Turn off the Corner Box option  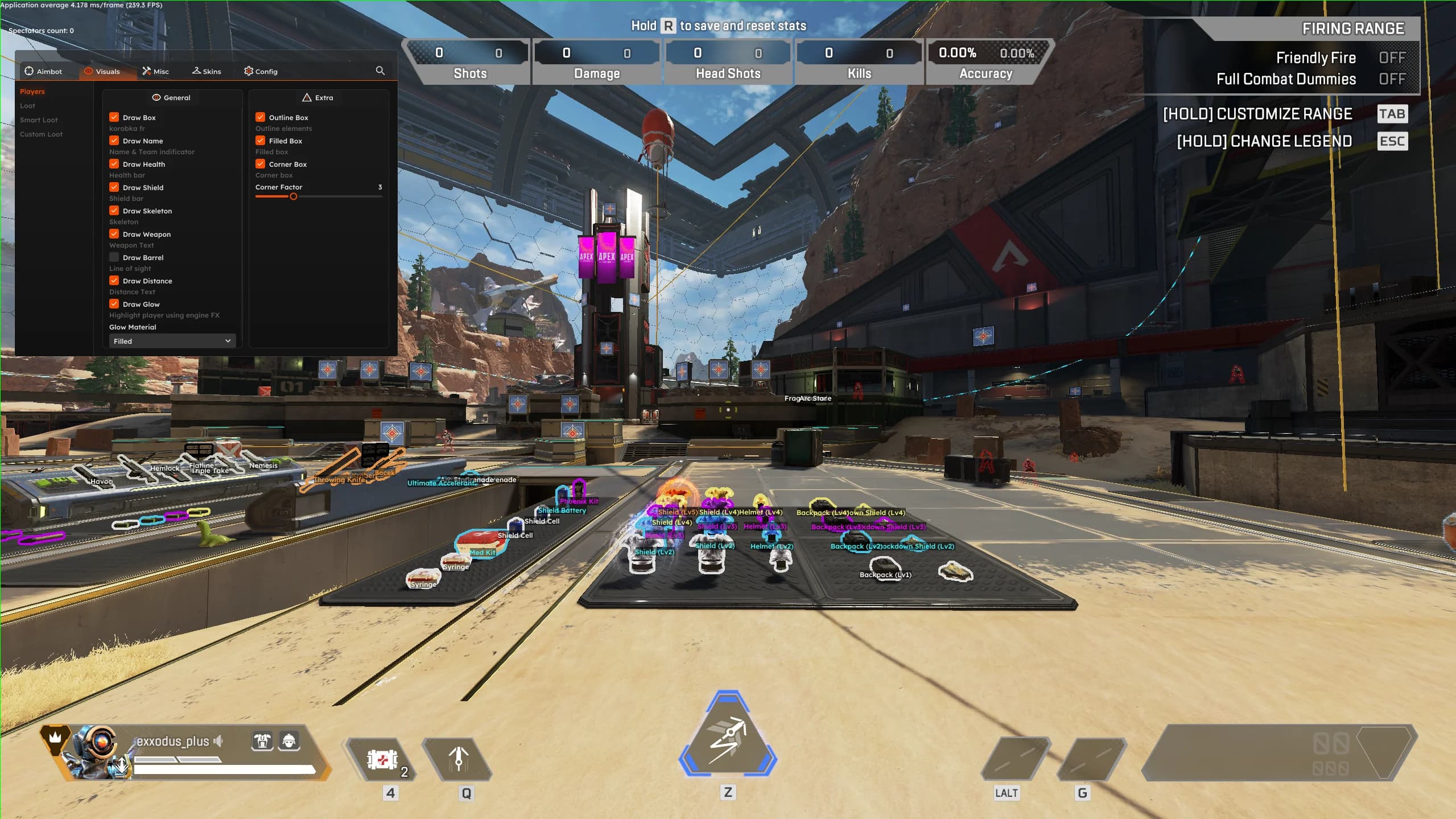[261, 164]
